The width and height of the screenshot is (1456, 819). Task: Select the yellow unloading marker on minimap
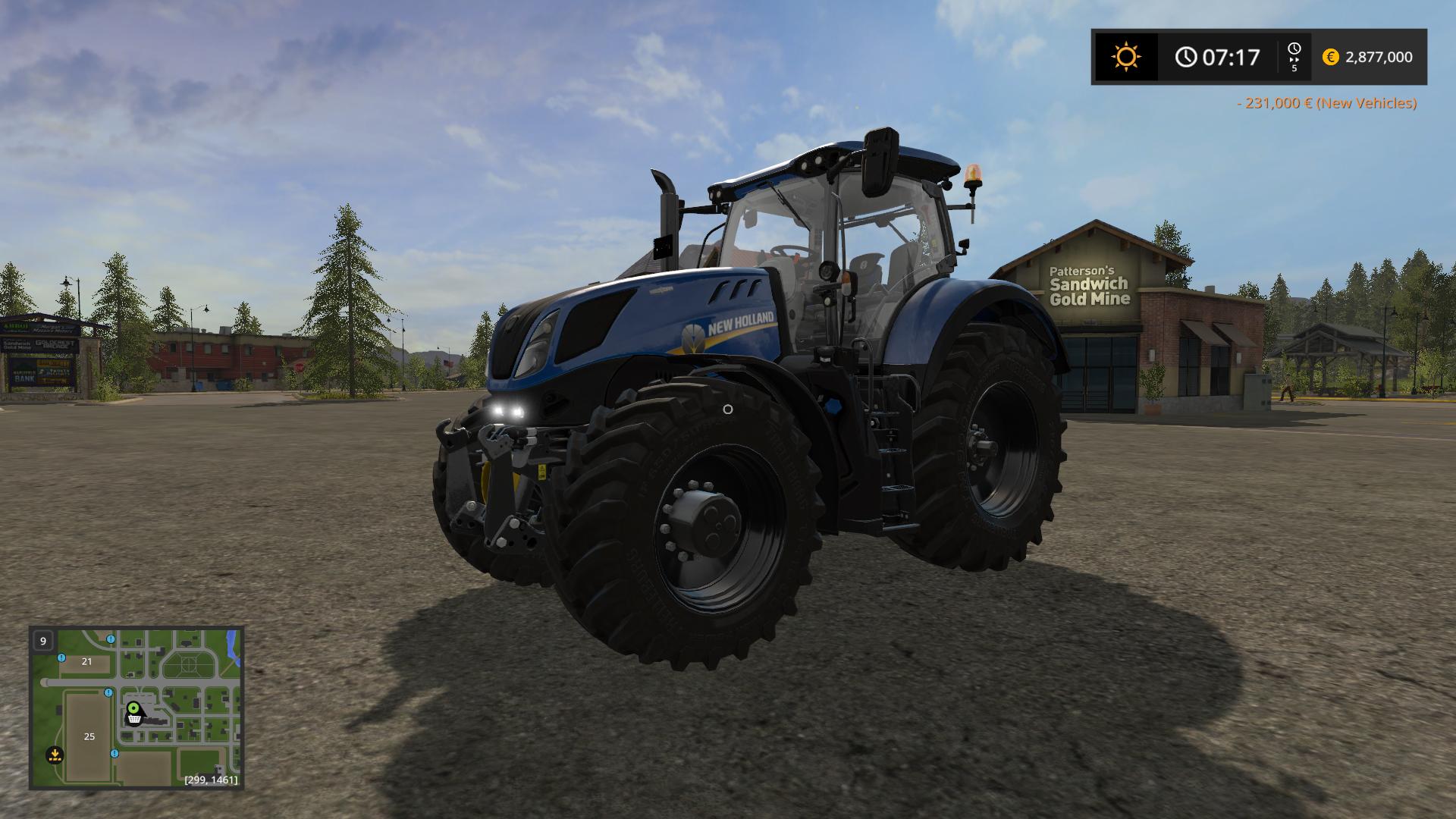(54, 755)
